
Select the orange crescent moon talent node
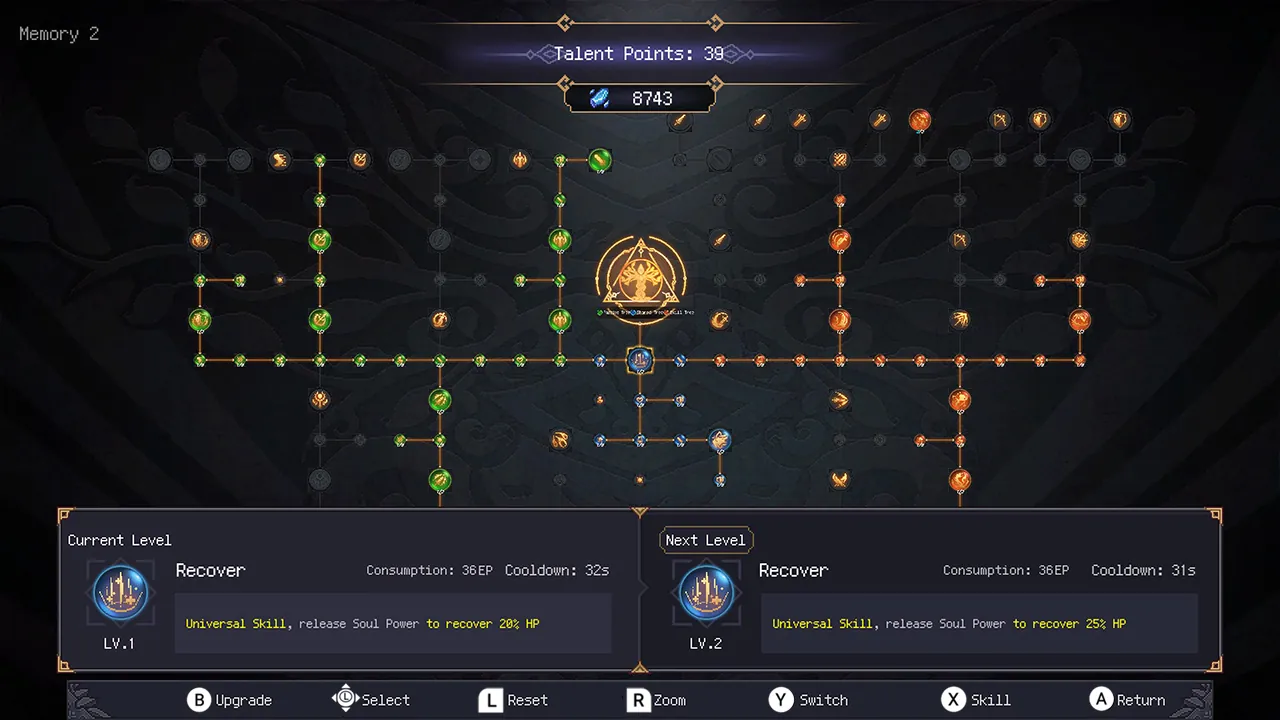coord(720,320)
